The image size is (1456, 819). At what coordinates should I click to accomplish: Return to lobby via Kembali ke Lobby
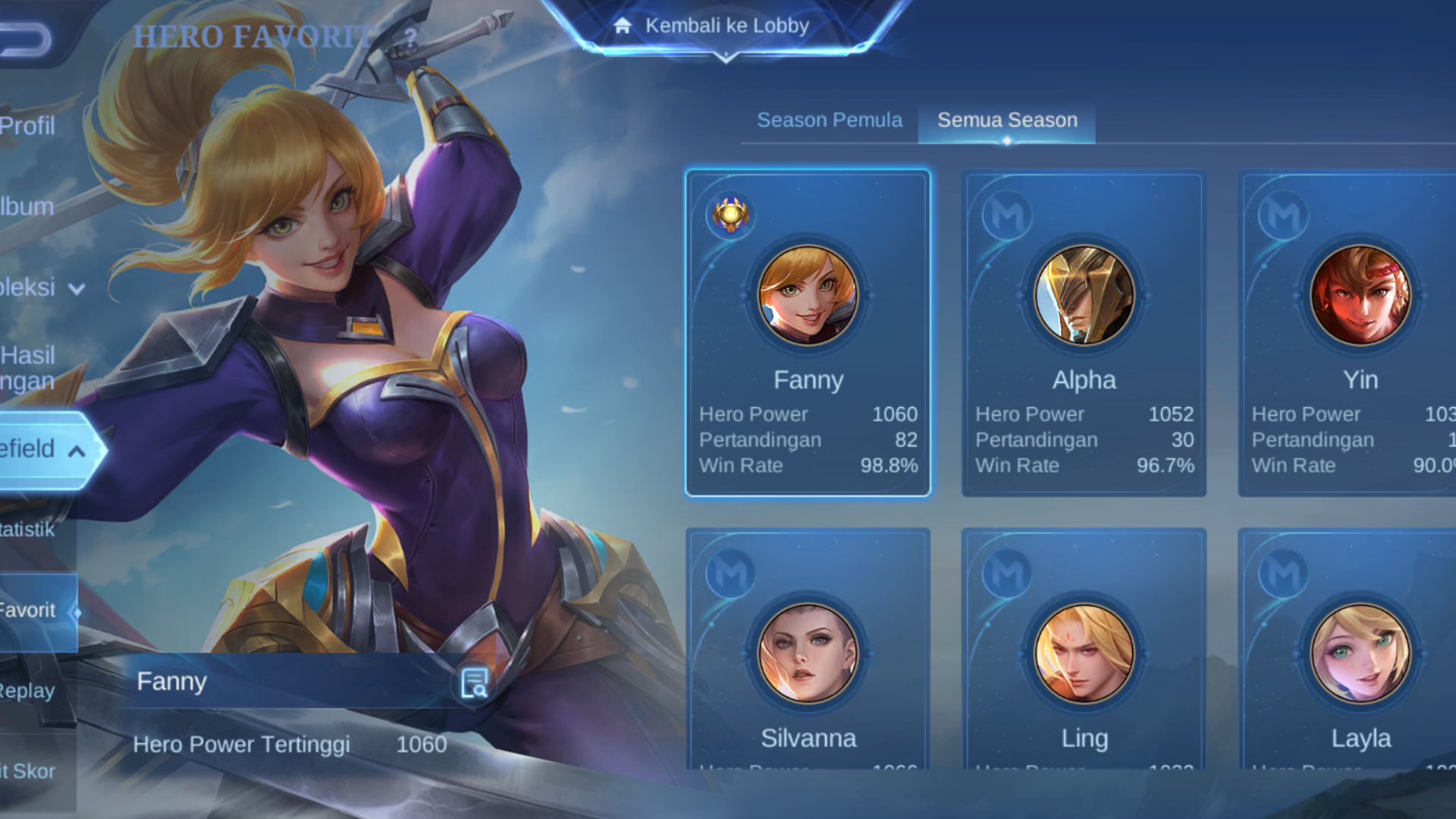725,27
